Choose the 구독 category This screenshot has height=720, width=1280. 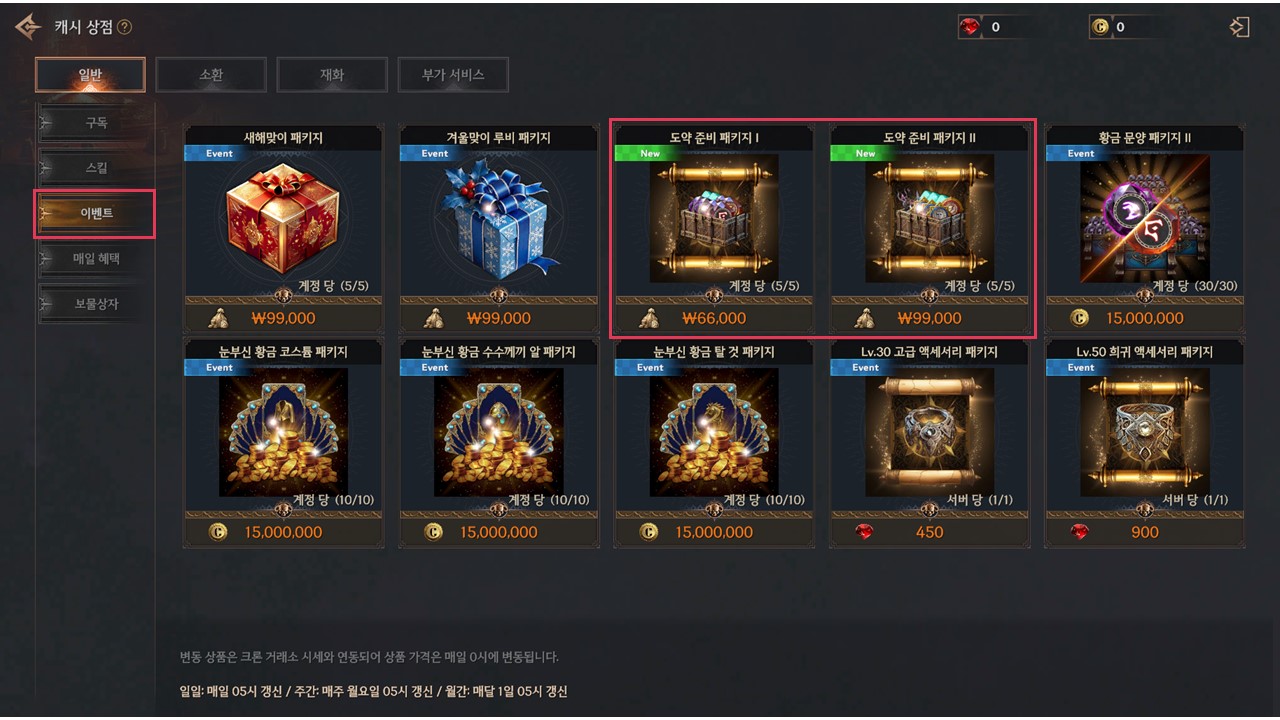click(x=95, y=123)
